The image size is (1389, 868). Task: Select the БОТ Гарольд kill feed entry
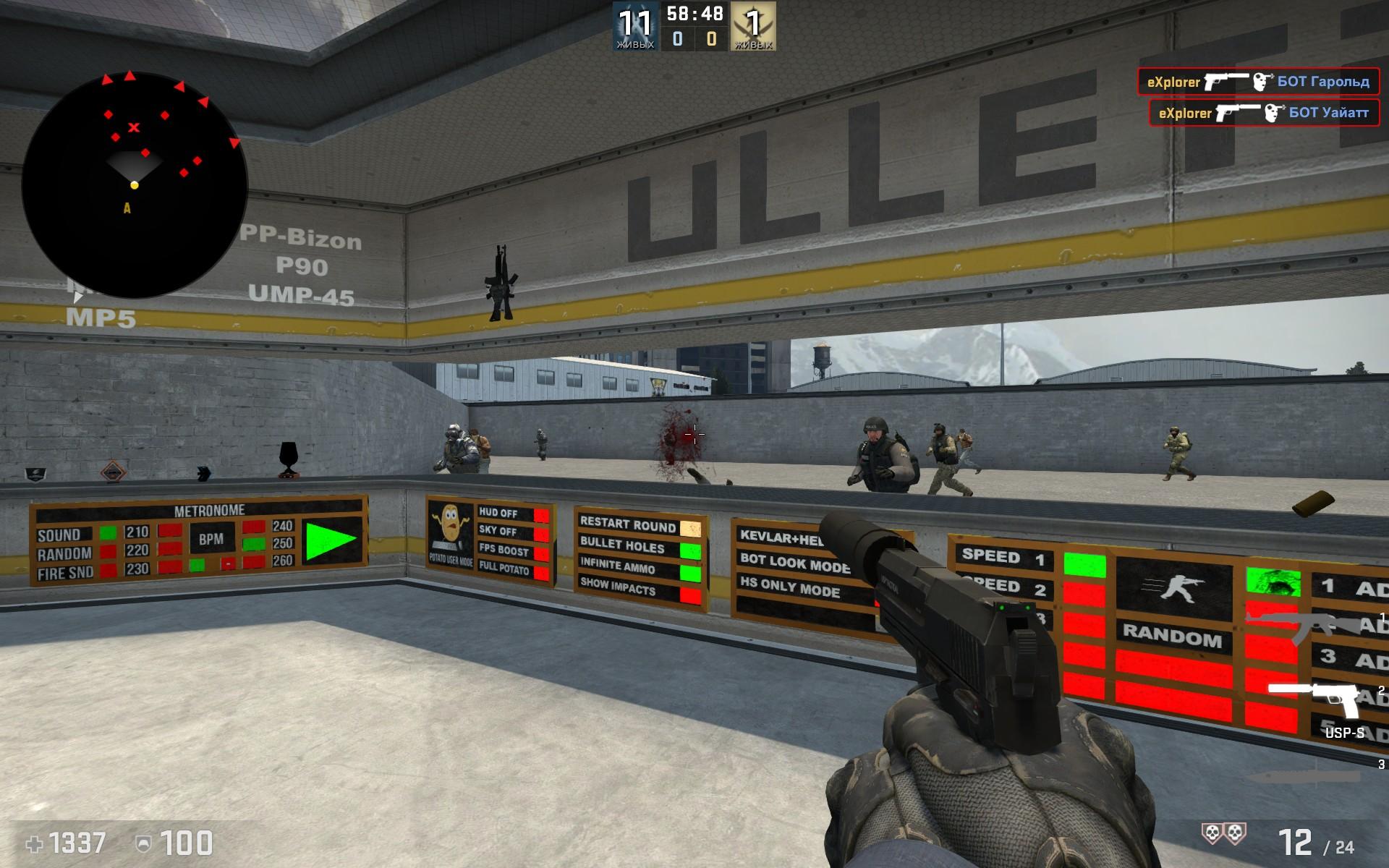tap(1257, 82)
